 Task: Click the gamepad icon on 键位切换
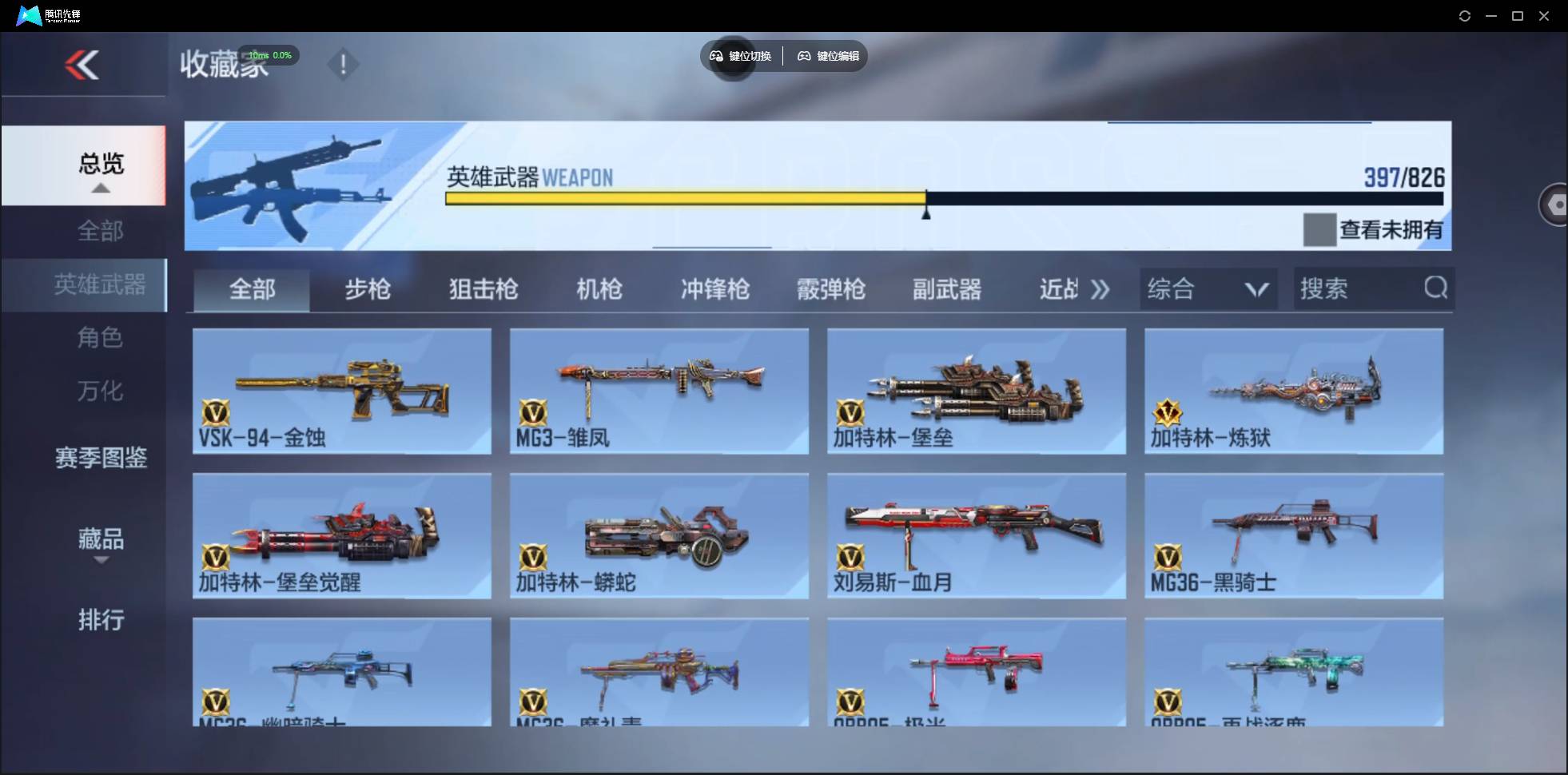pos(715,56)
